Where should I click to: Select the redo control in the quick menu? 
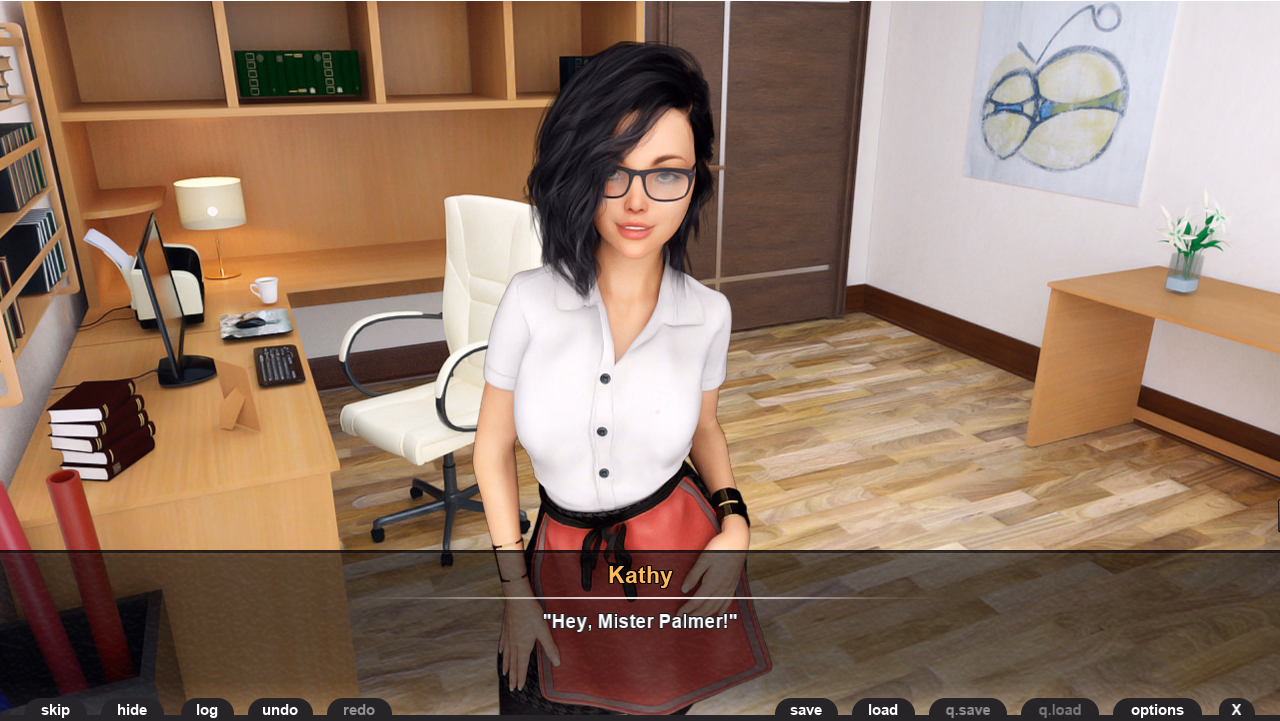point(359,710)
